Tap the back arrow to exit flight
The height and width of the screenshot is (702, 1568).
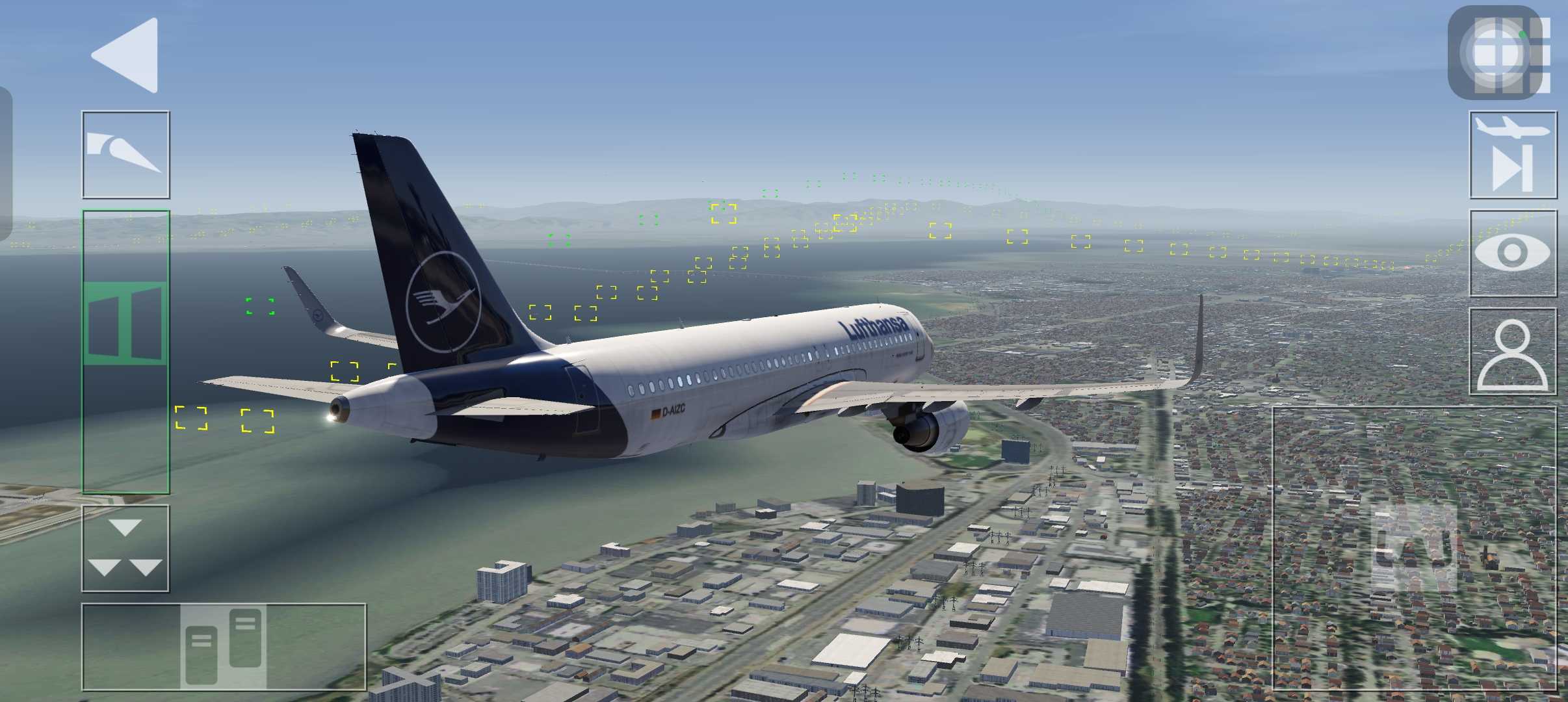[126, 55]
